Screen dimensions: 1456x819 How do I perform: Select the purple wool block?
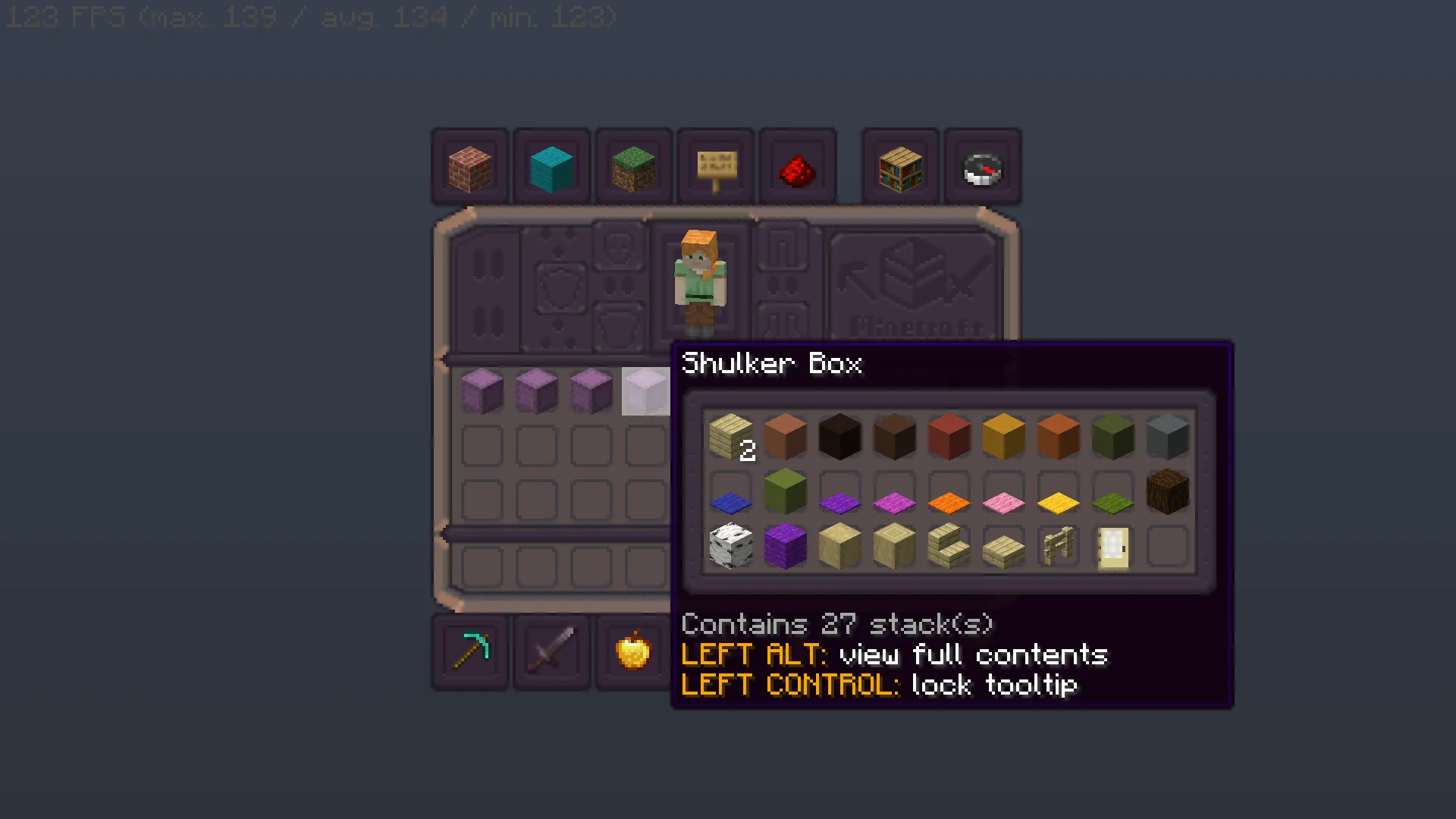[785, 548]
